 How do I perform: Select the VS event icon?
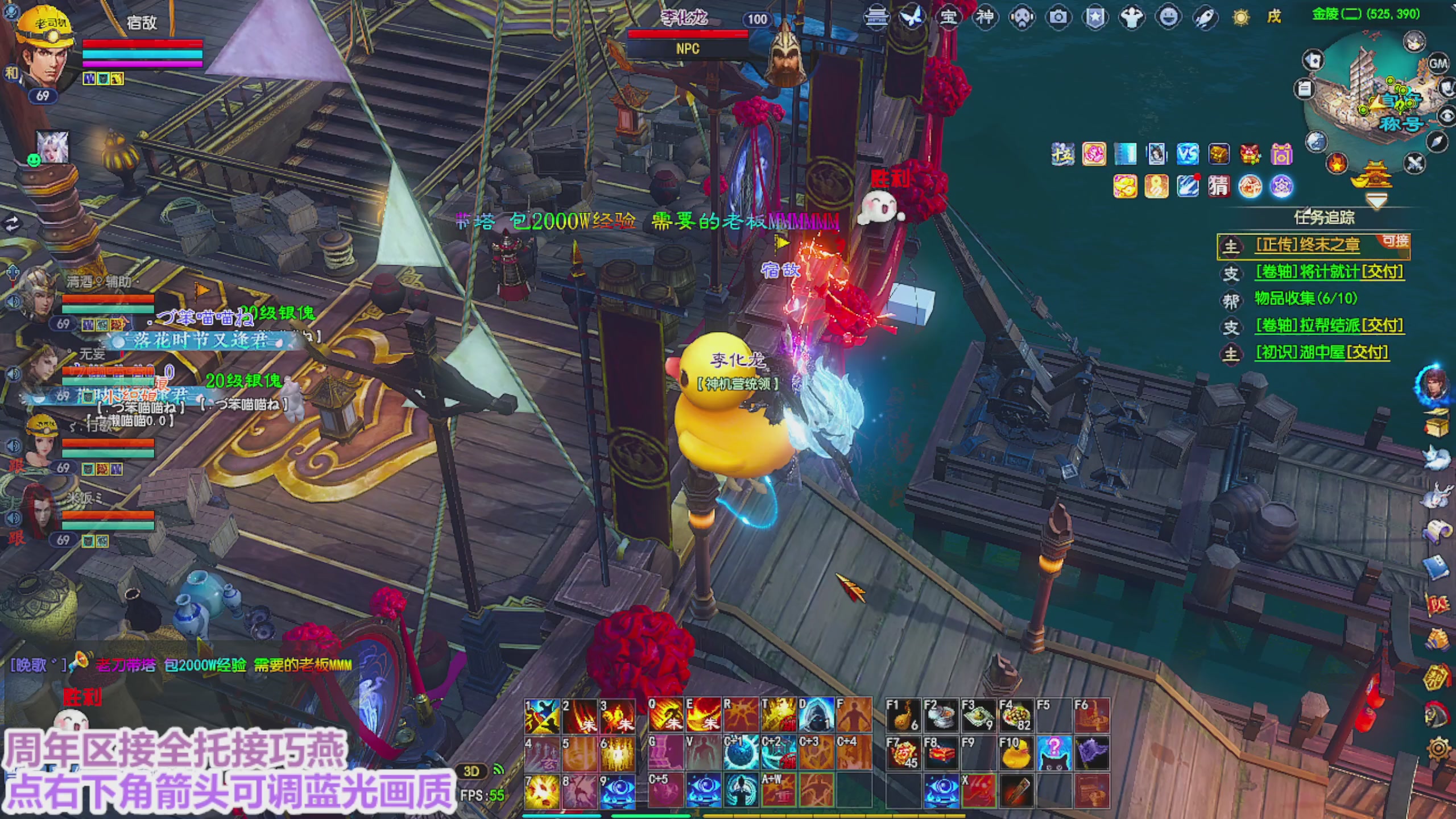tap(1188, 154)
